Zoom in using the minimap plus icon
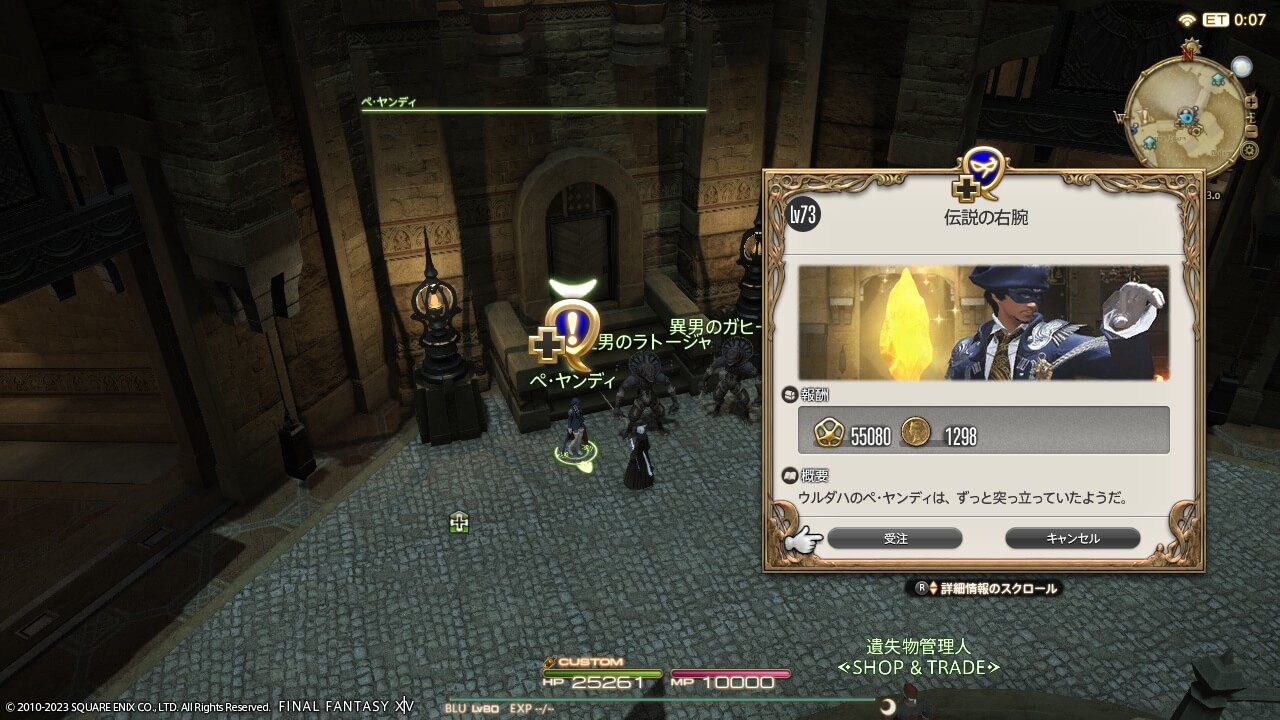Viewport: 1280px width, 720px height. (1250, 104)
